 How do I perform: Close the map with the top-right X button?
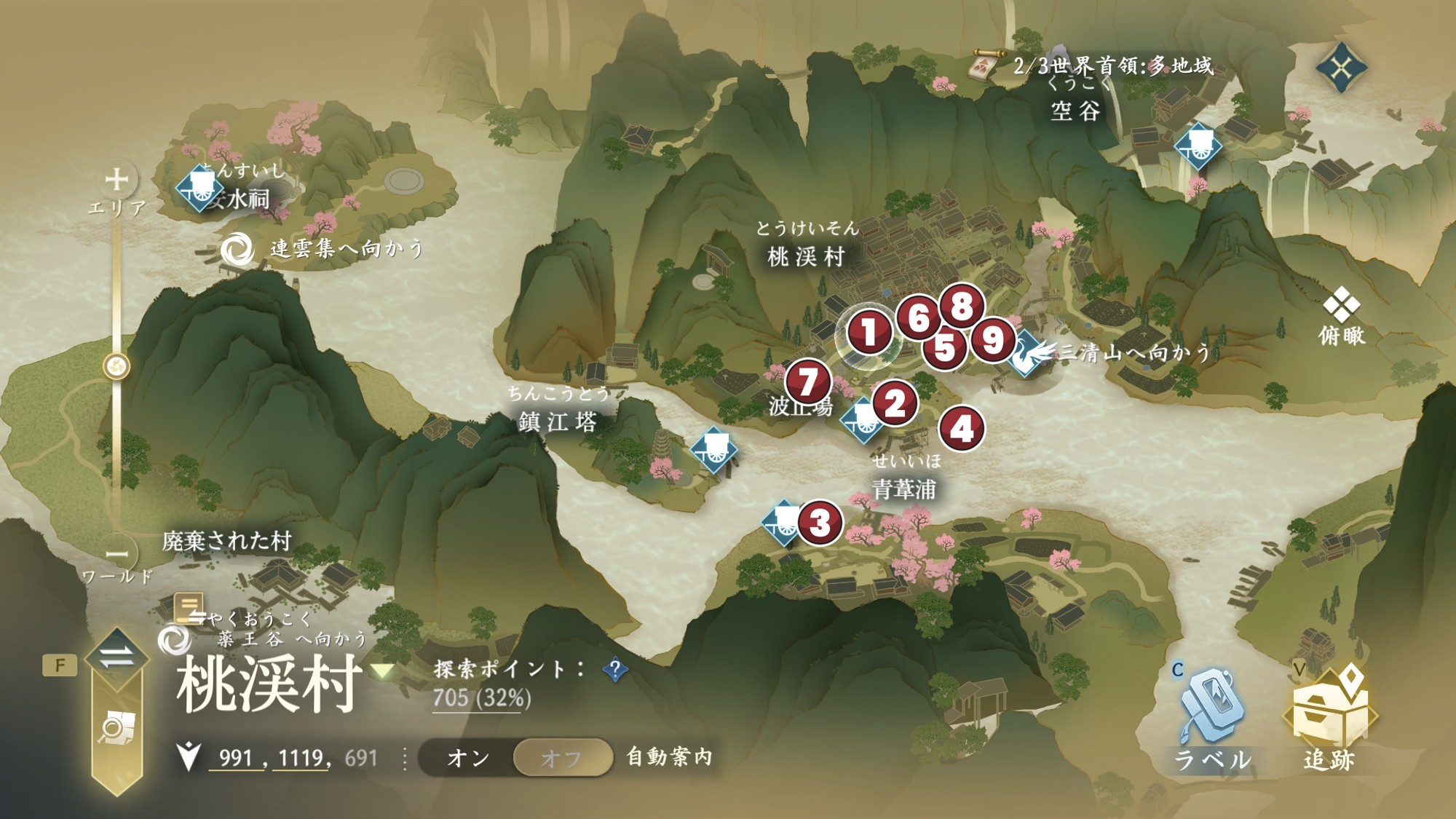(1341, 68)
